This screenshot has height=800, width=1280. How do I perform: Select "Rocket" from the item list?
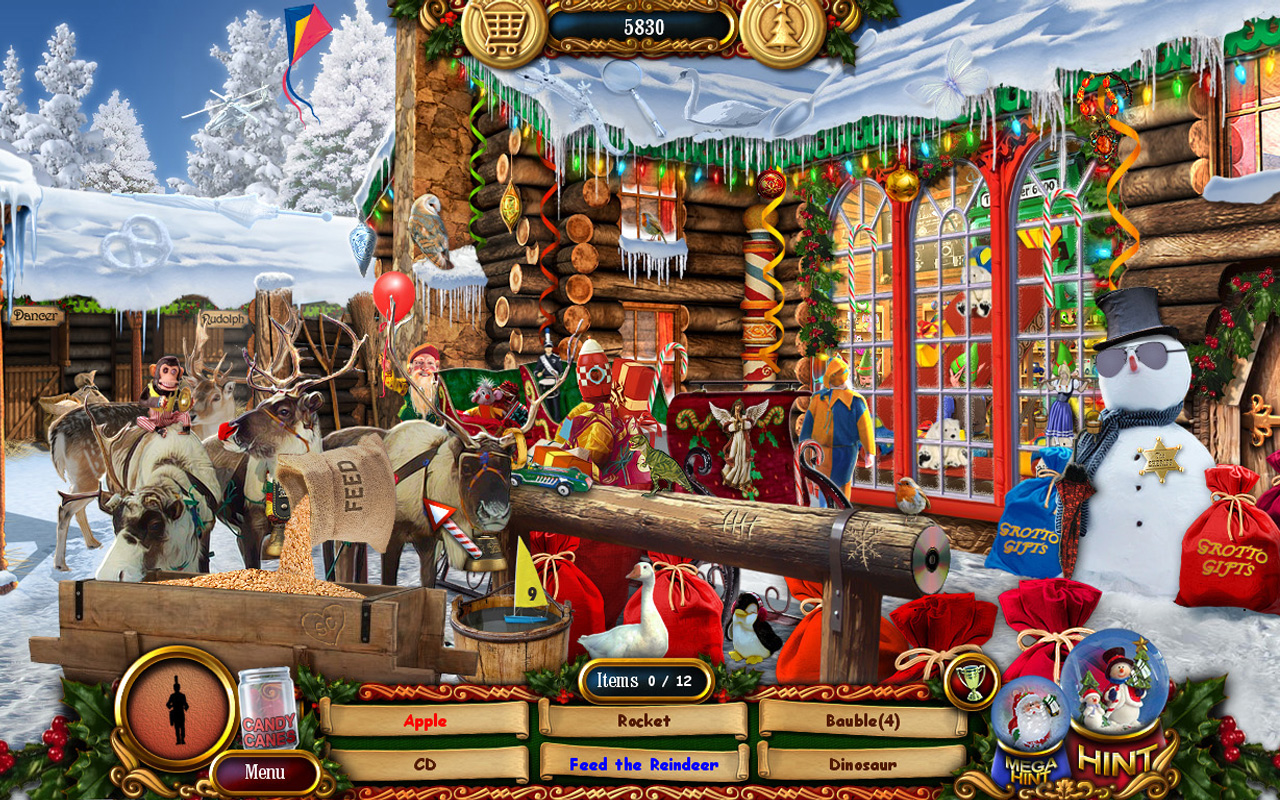pyautogui.click(x=643, y=719)
